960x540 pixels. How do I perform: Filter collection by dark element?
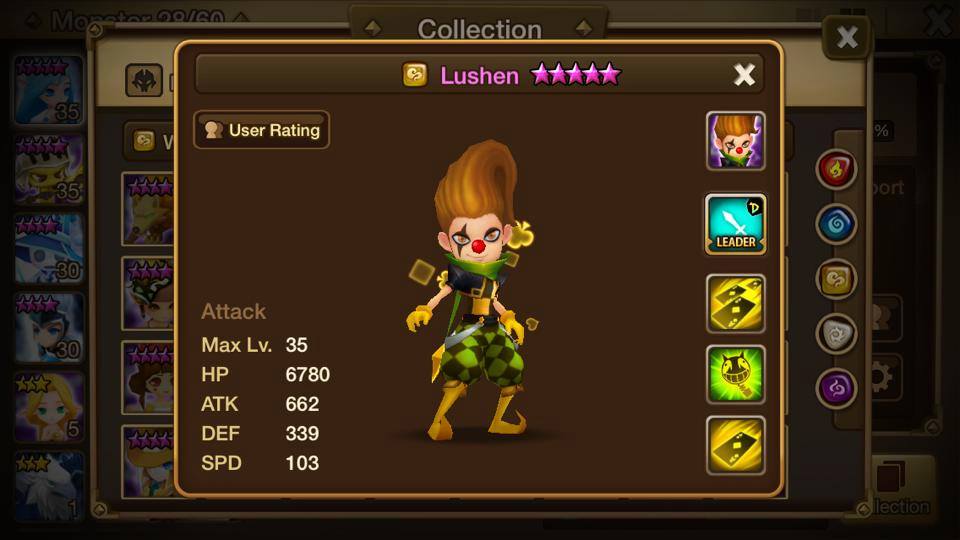click(x=836, y=388)
